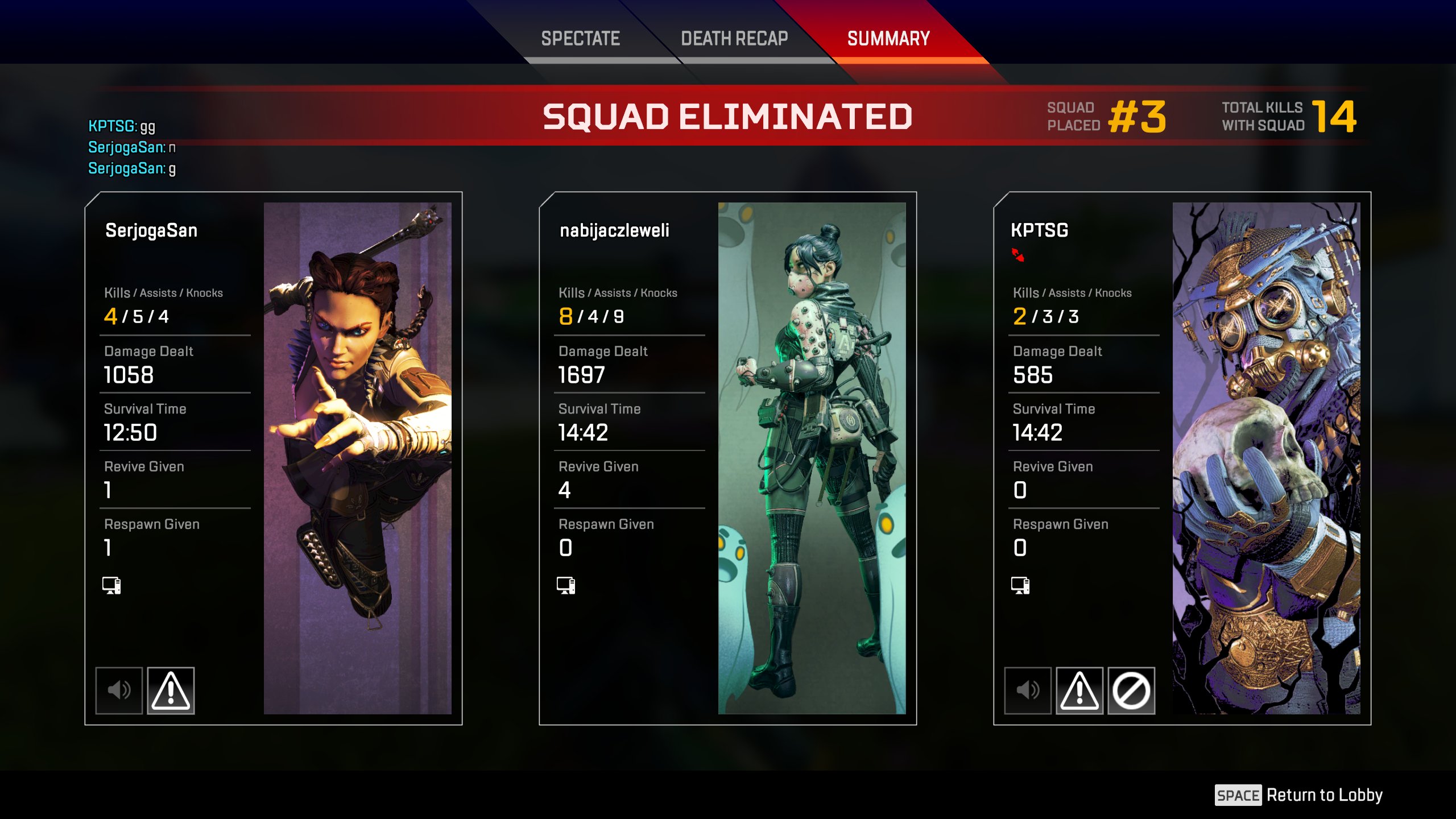Report SerjogaSan using the warning button

[171, 690]
